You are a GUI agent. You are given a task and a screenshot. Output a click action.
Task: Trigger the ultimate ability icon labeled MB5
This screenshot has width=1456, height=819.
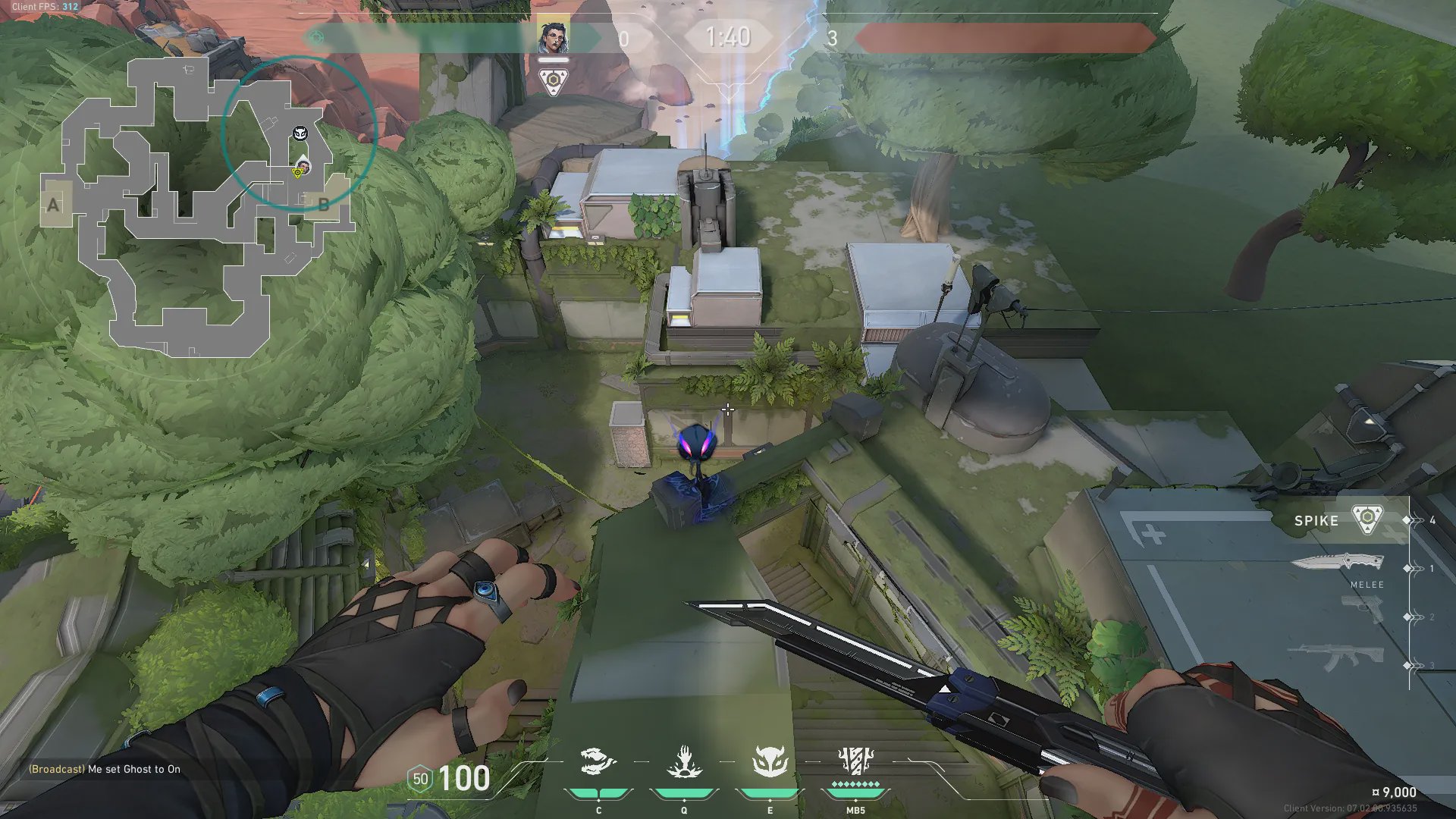pos(855,761)
